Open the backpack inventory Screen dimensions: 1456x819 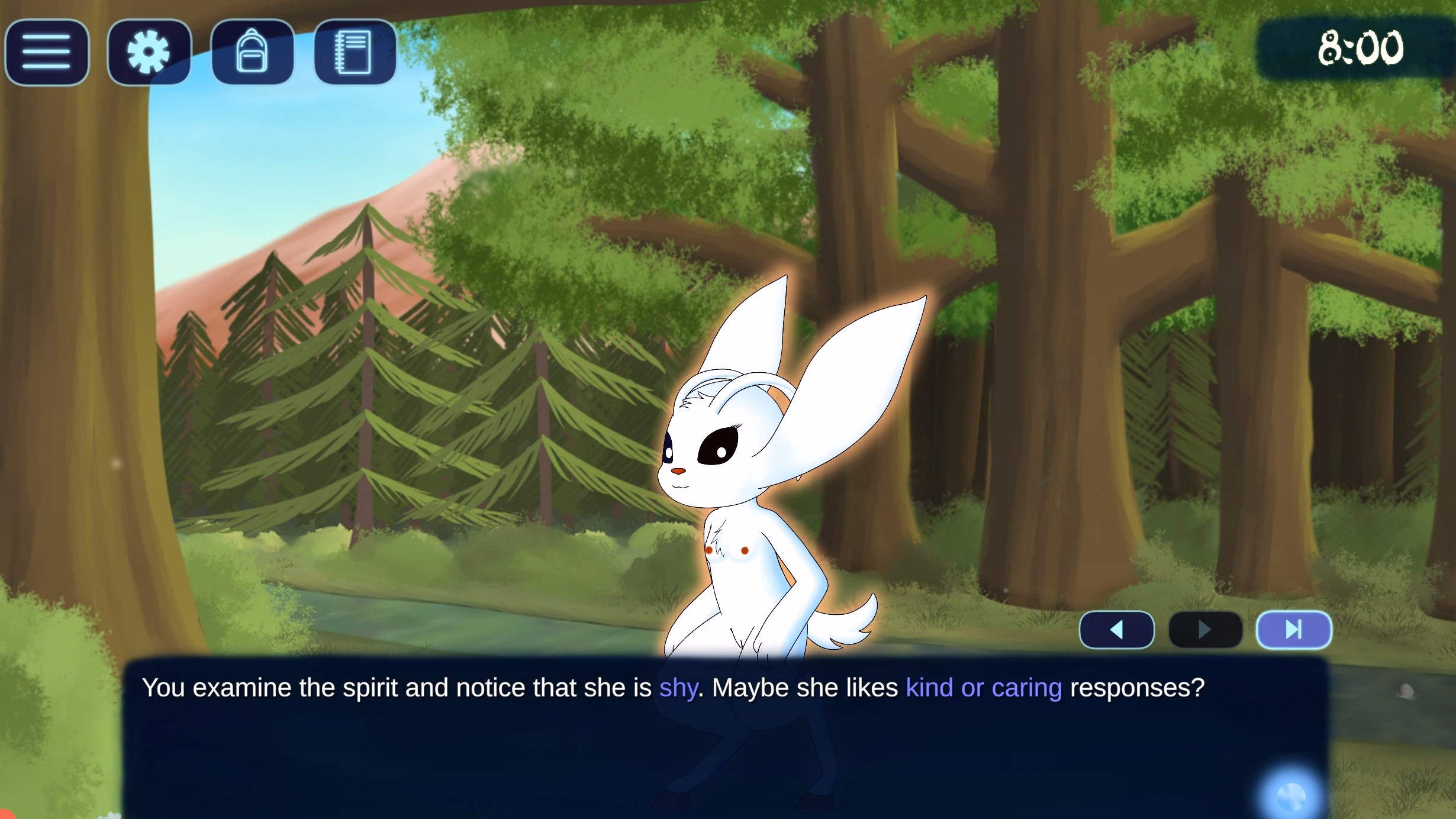[252, 52]
